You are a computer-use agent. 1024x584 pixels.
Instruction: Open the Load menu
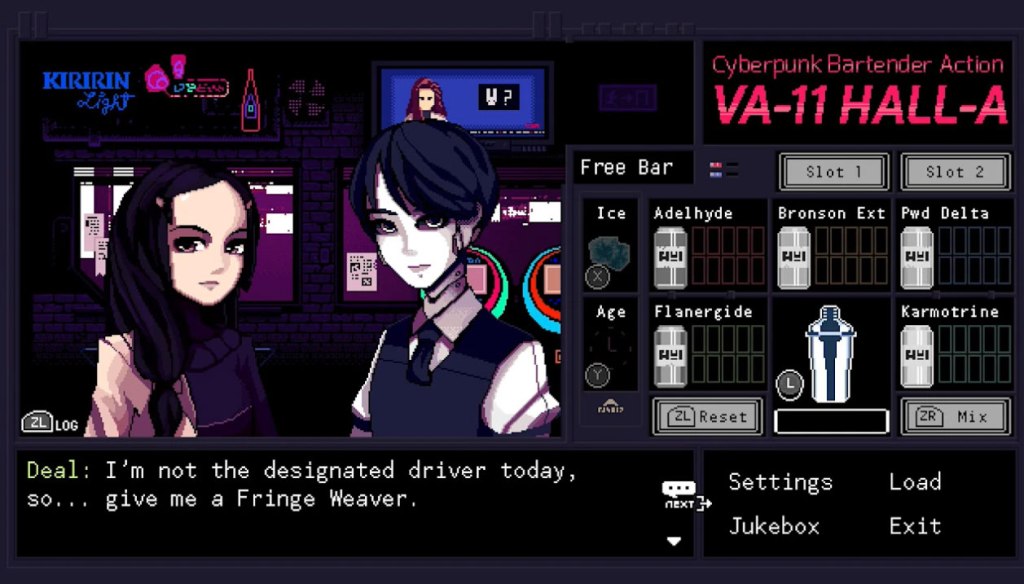click(915, 482)
